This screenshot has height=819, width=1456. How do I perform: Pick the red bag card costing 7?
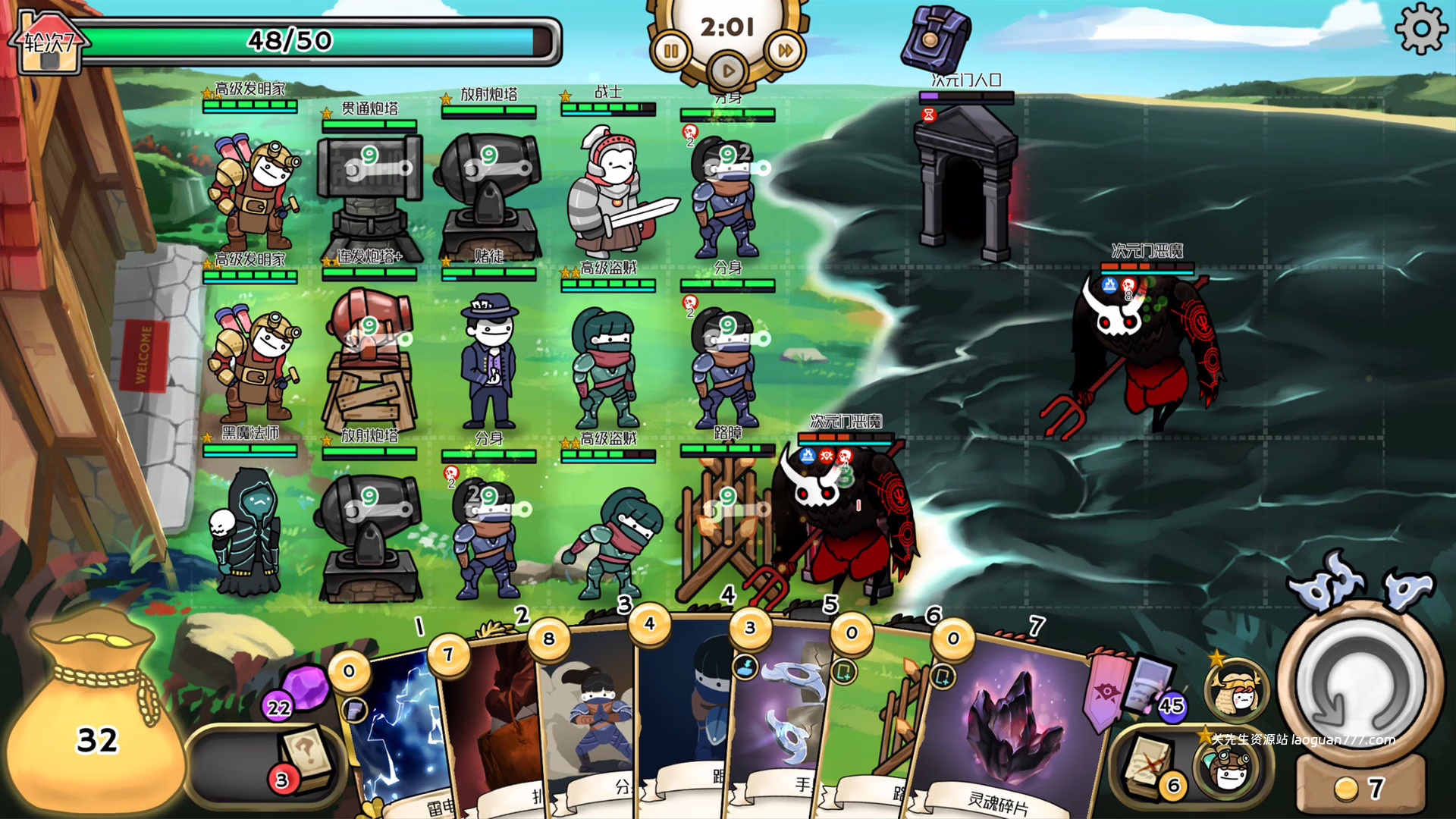coord(489,728)
